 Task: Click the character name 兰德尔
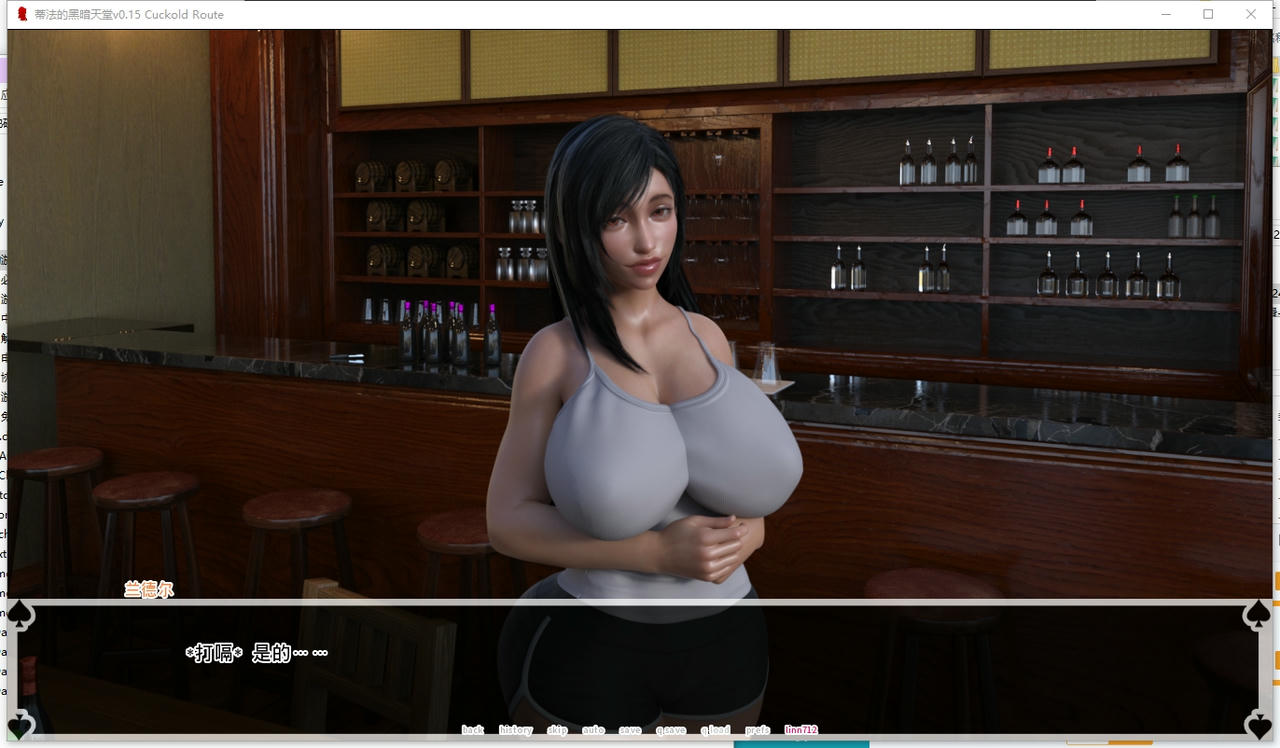pos(150,591)
